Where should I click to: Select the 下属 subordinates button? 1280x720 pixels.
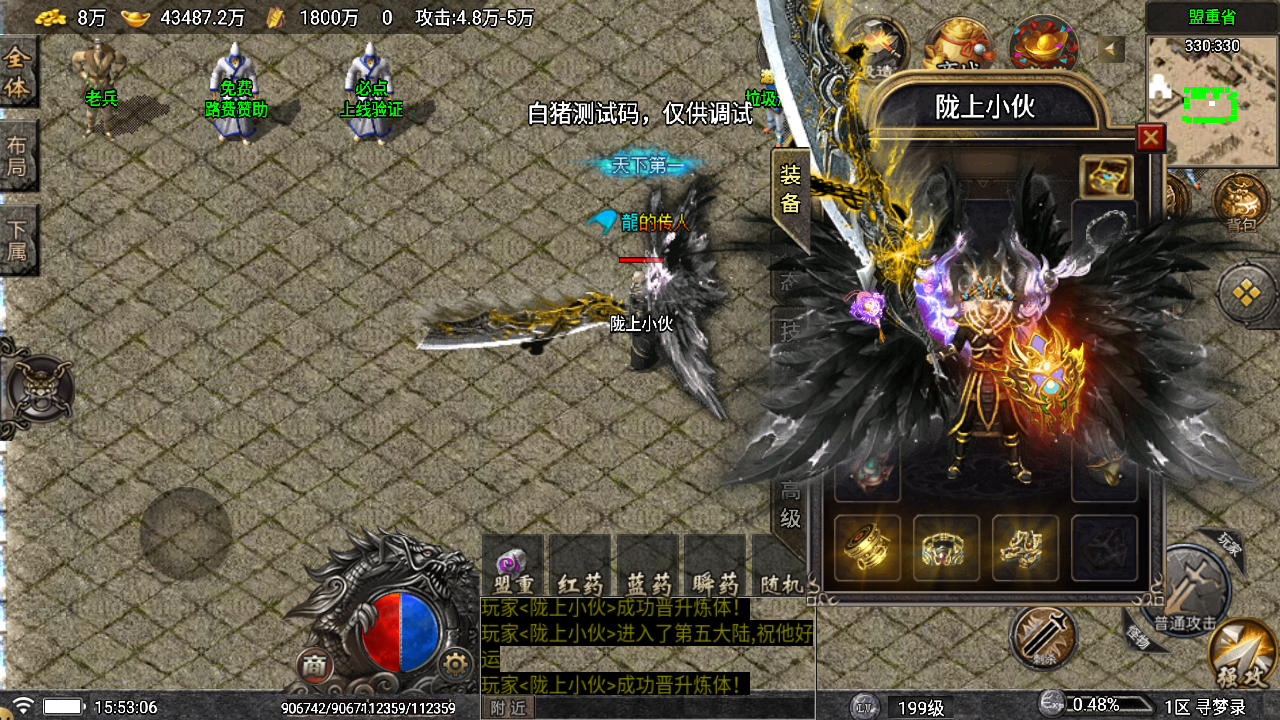click(x=17, y=240)
